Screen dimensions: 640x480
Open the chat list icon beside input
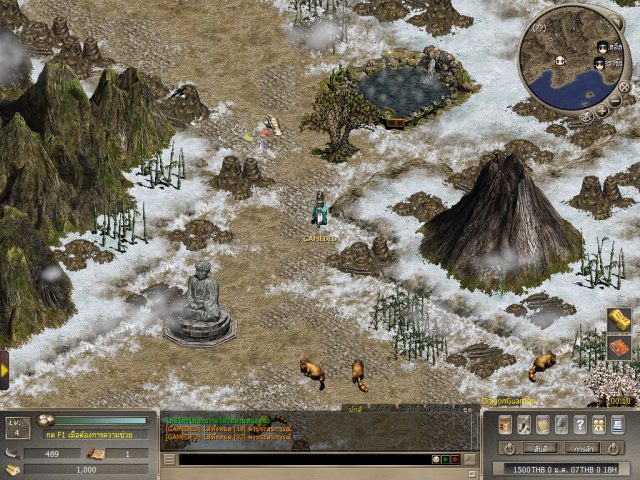point(169,459)
